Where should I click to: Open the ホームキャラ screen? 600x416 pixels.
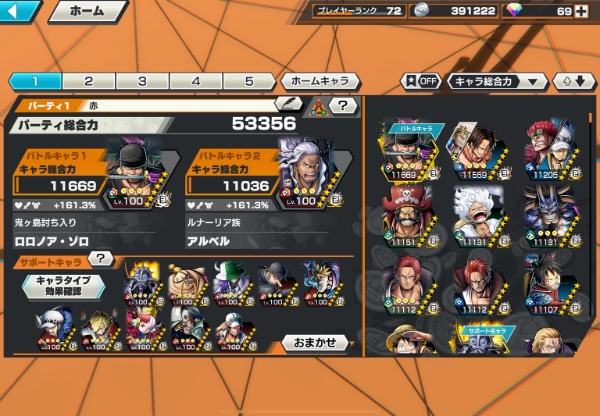[x=320, y=81]
